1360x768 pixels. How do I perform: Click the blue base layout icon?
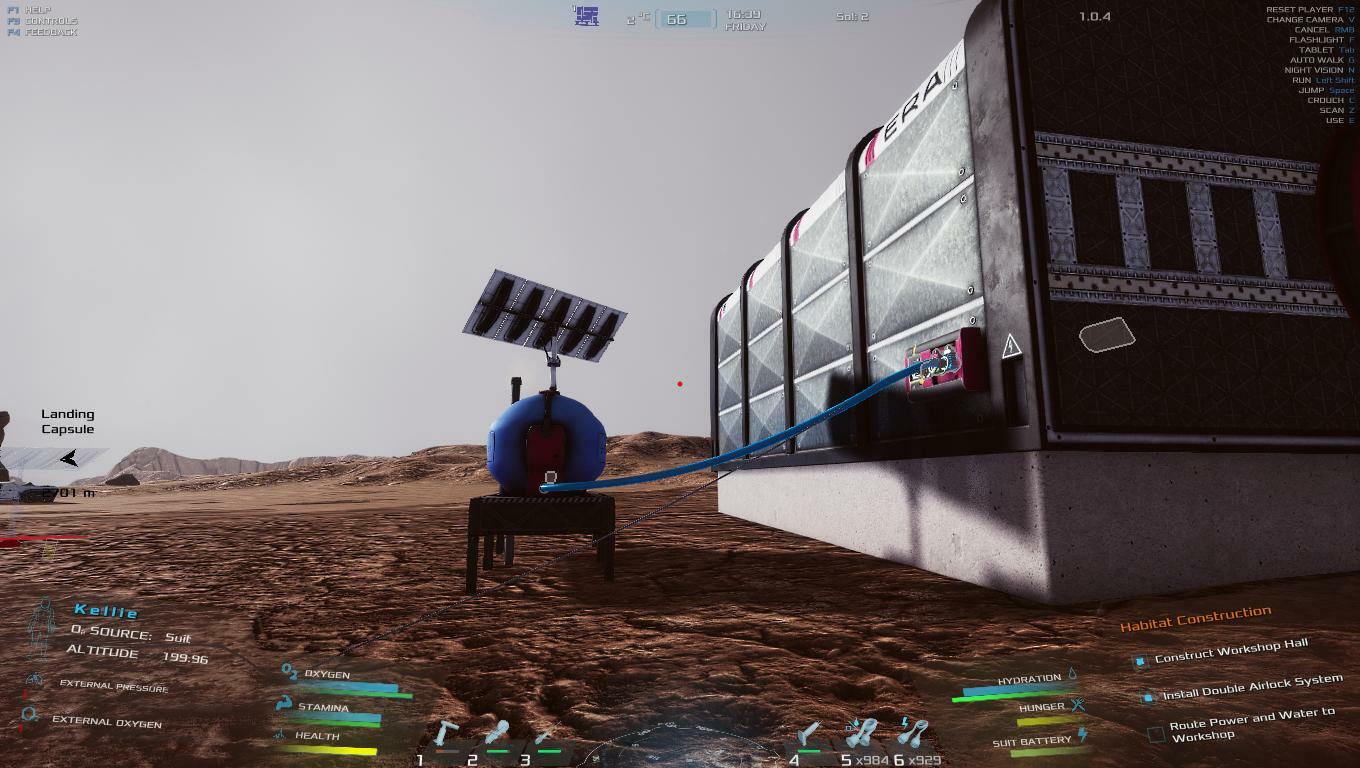pyautogui.click(x=586, y=16)
